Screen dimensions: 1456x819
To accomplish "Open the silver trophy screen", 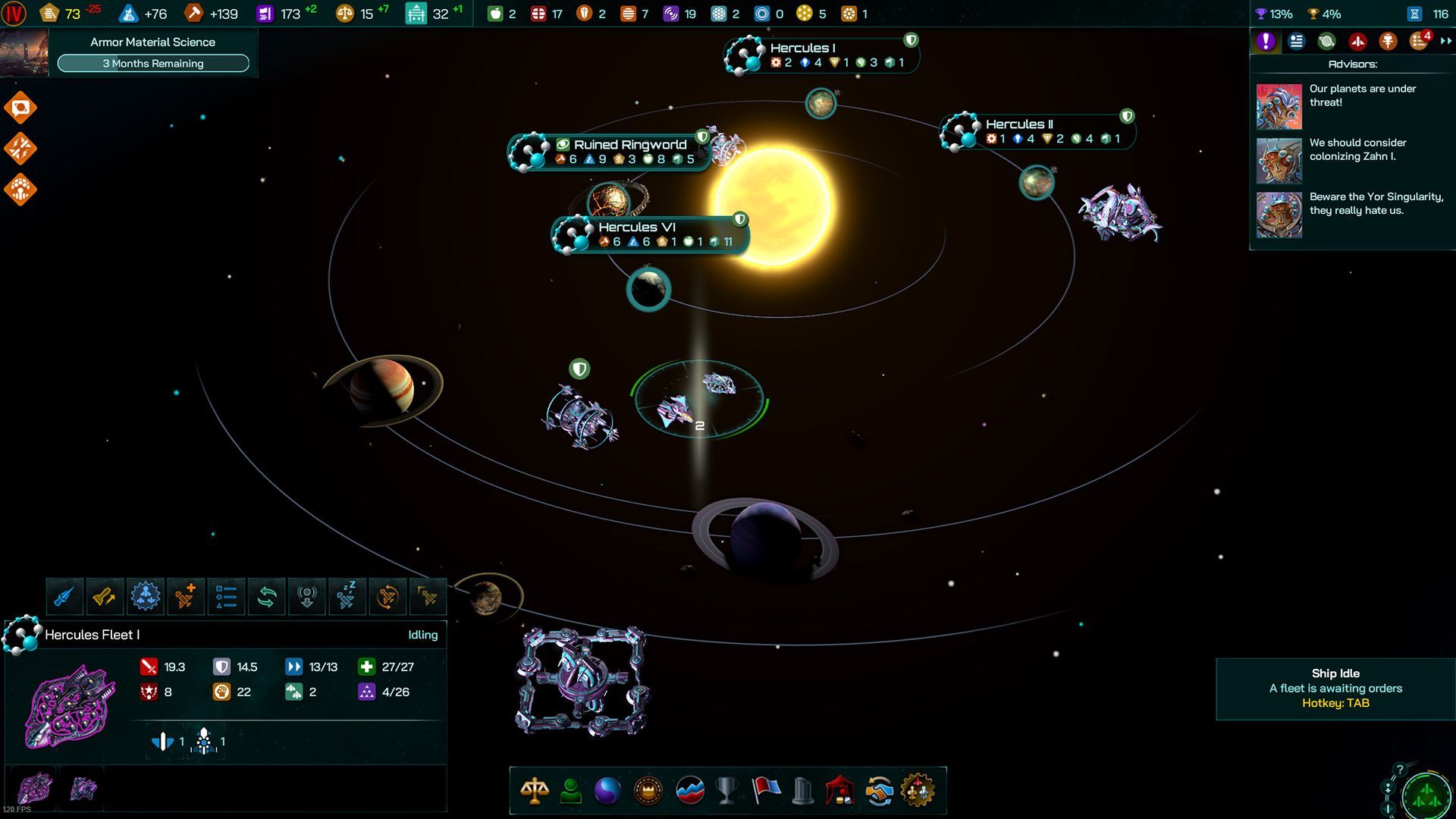I will coord(726,791).
